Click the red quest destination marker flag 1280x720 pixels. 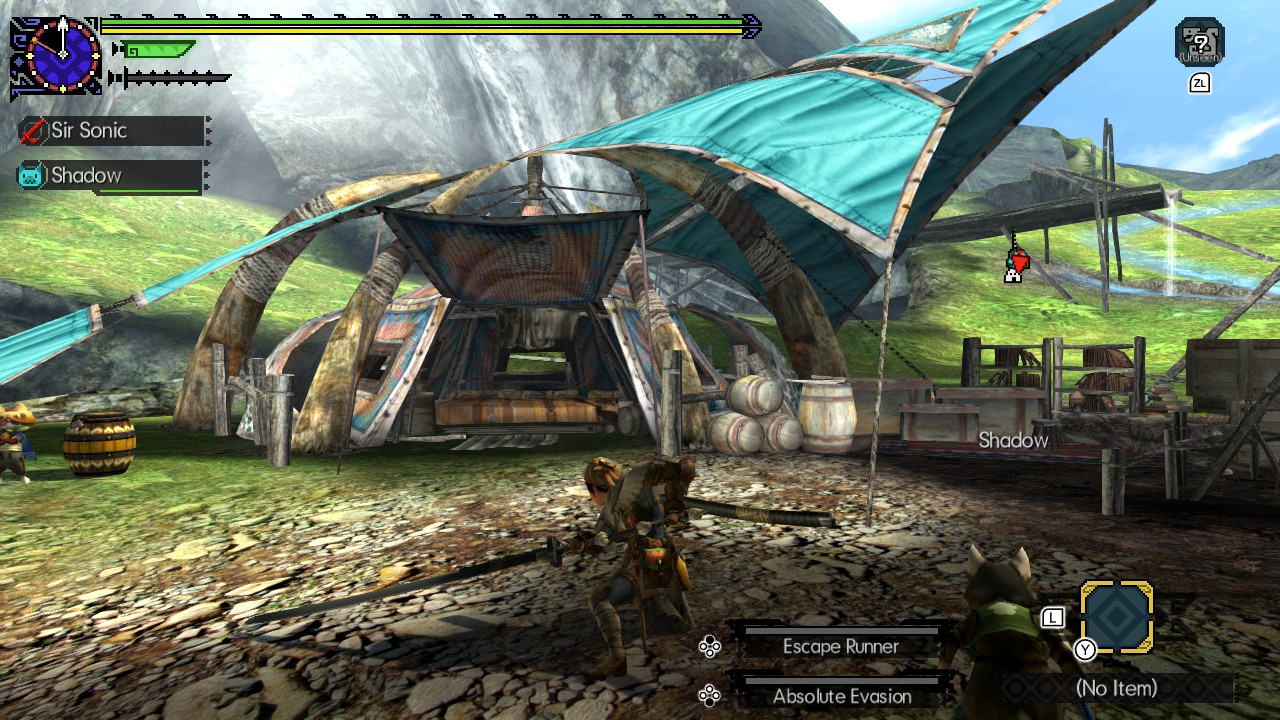[x=1018, y=263]
